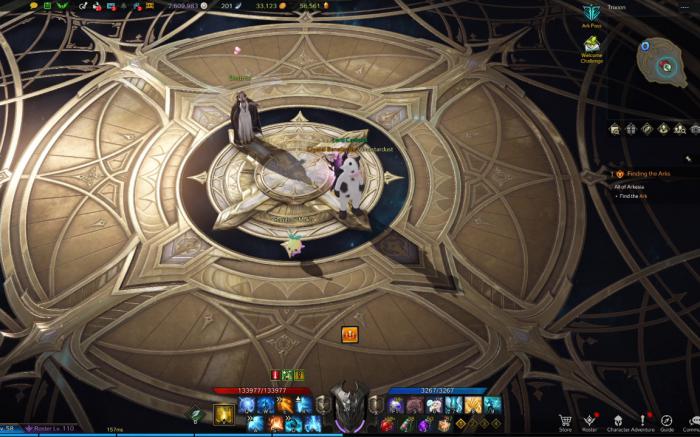Click the class identity gauge emblem

tap(349, 406)
